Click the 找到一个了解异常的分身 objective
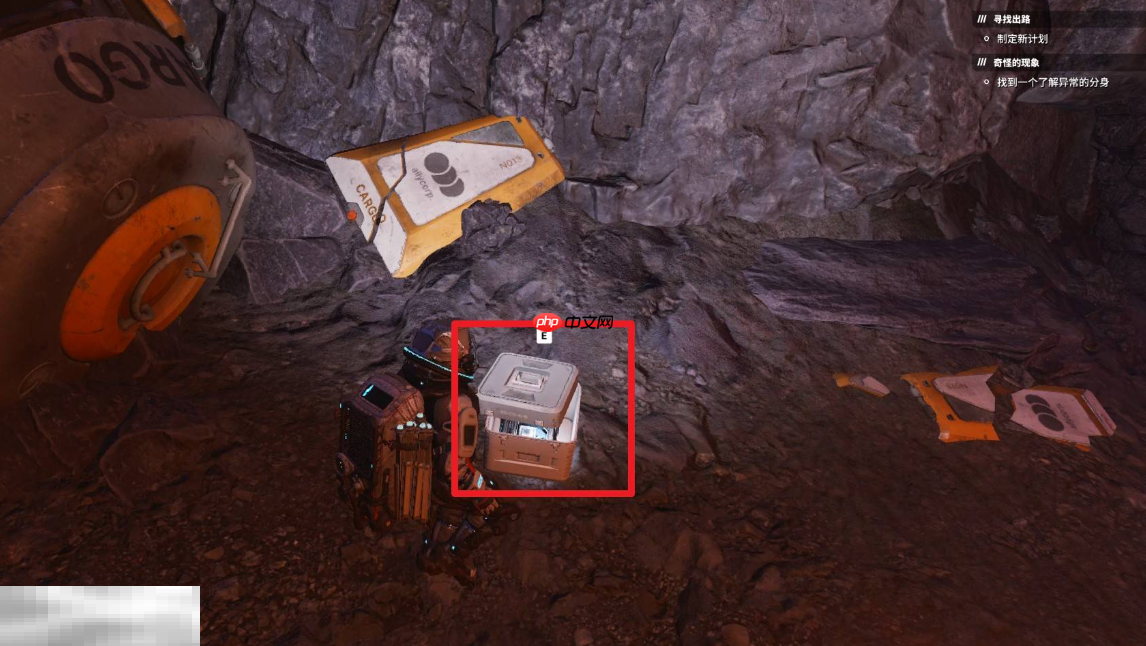Image resolution: width=1146 pixels, height=646 pixels. [1052, 82]
